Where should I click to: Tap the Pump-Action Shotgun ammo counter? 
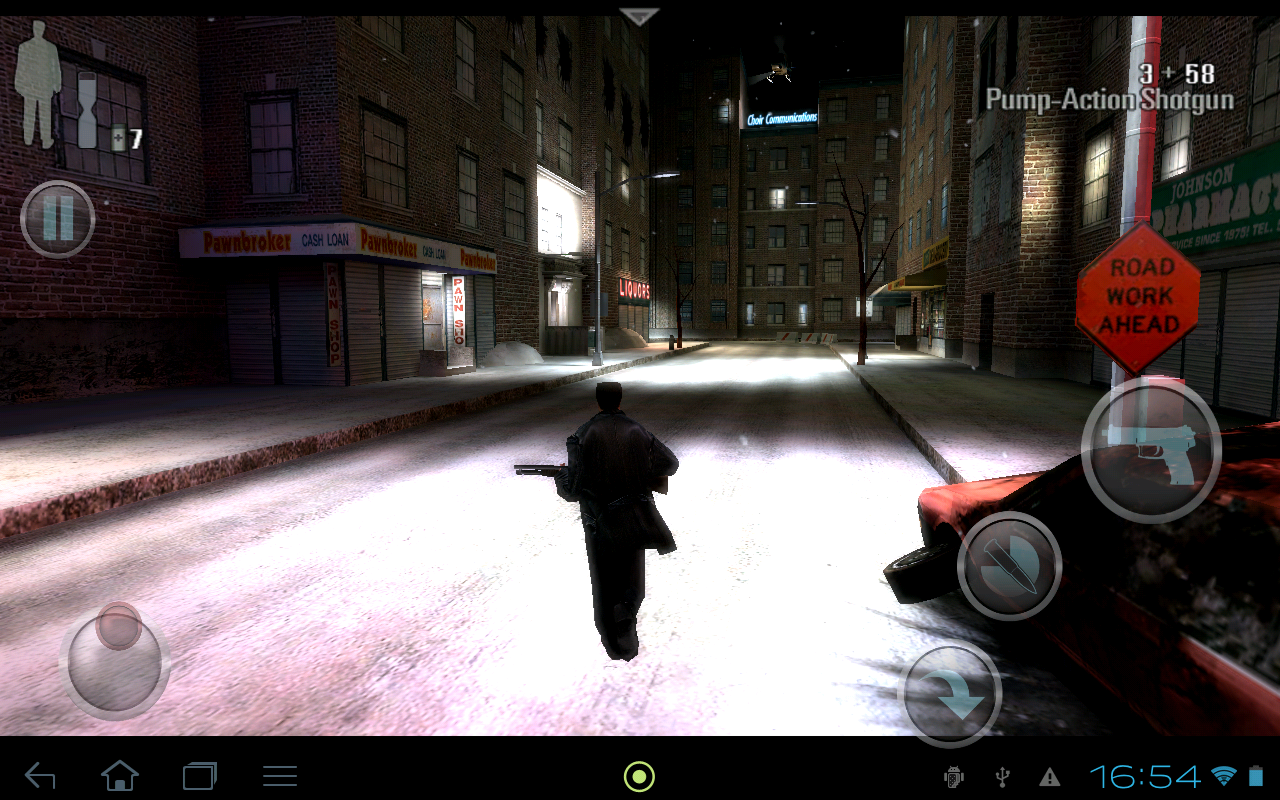1176,75
